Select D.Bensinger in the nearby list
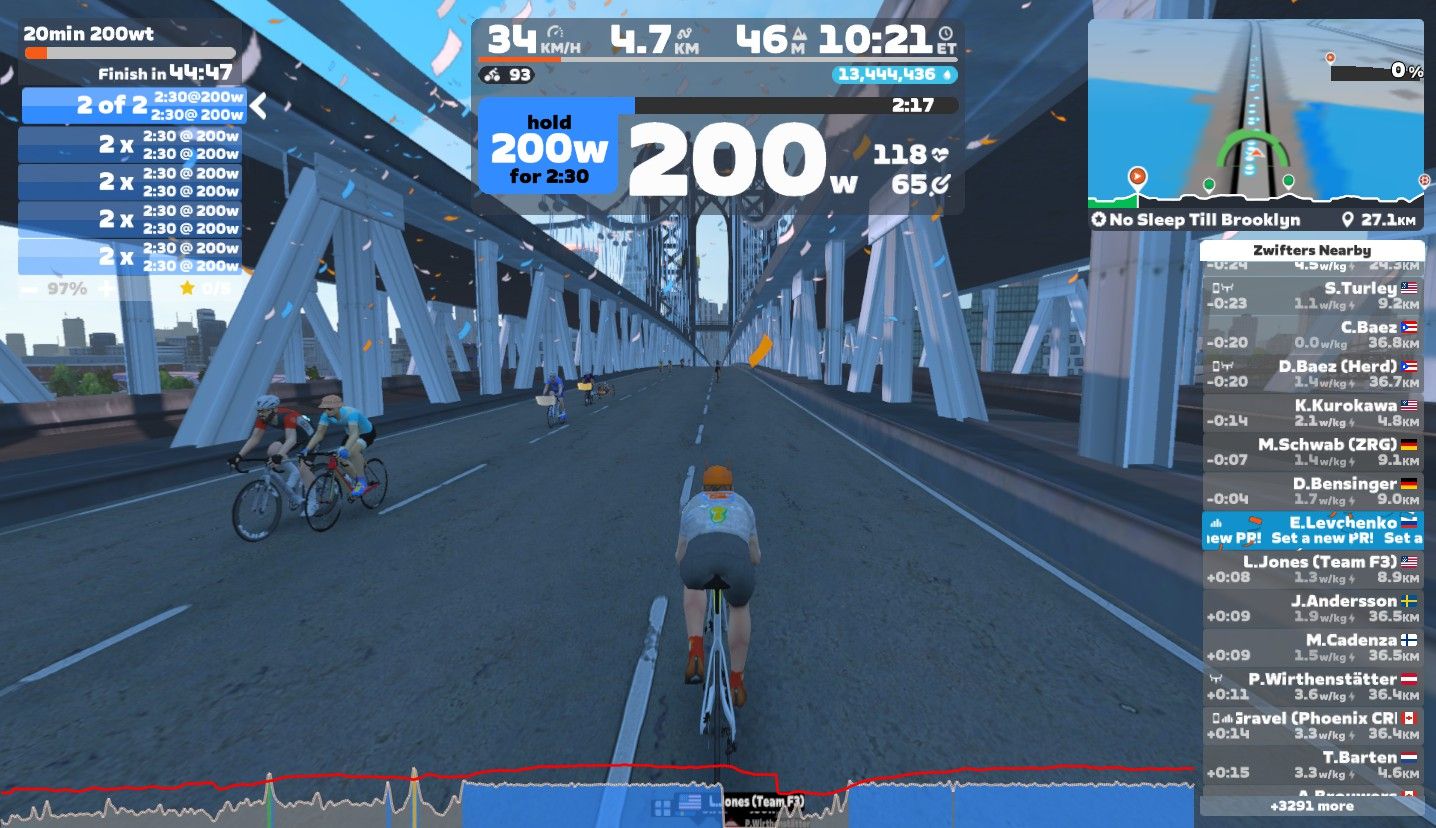Image resolution: width=1436 pixels, height=828 pixels. [1312, 490]
